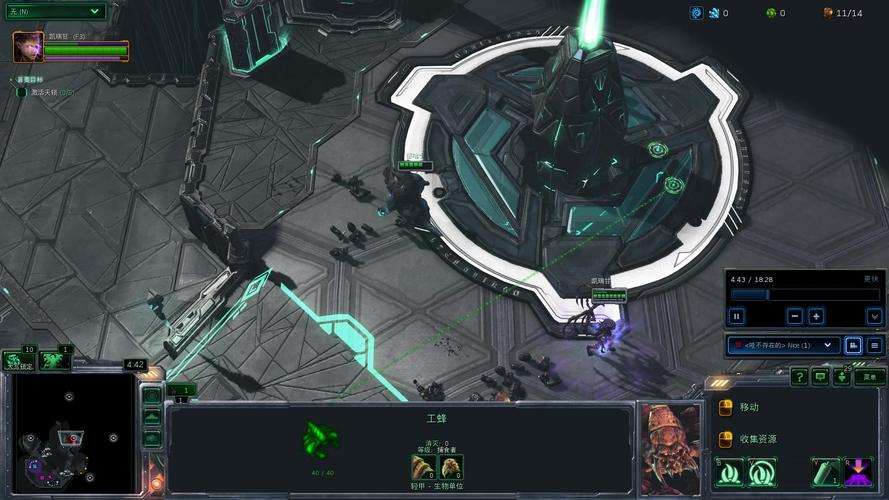Activate the purple down-arrow burrow ability
The height and width of the screenshot is (500, 889).
point(858,471)
